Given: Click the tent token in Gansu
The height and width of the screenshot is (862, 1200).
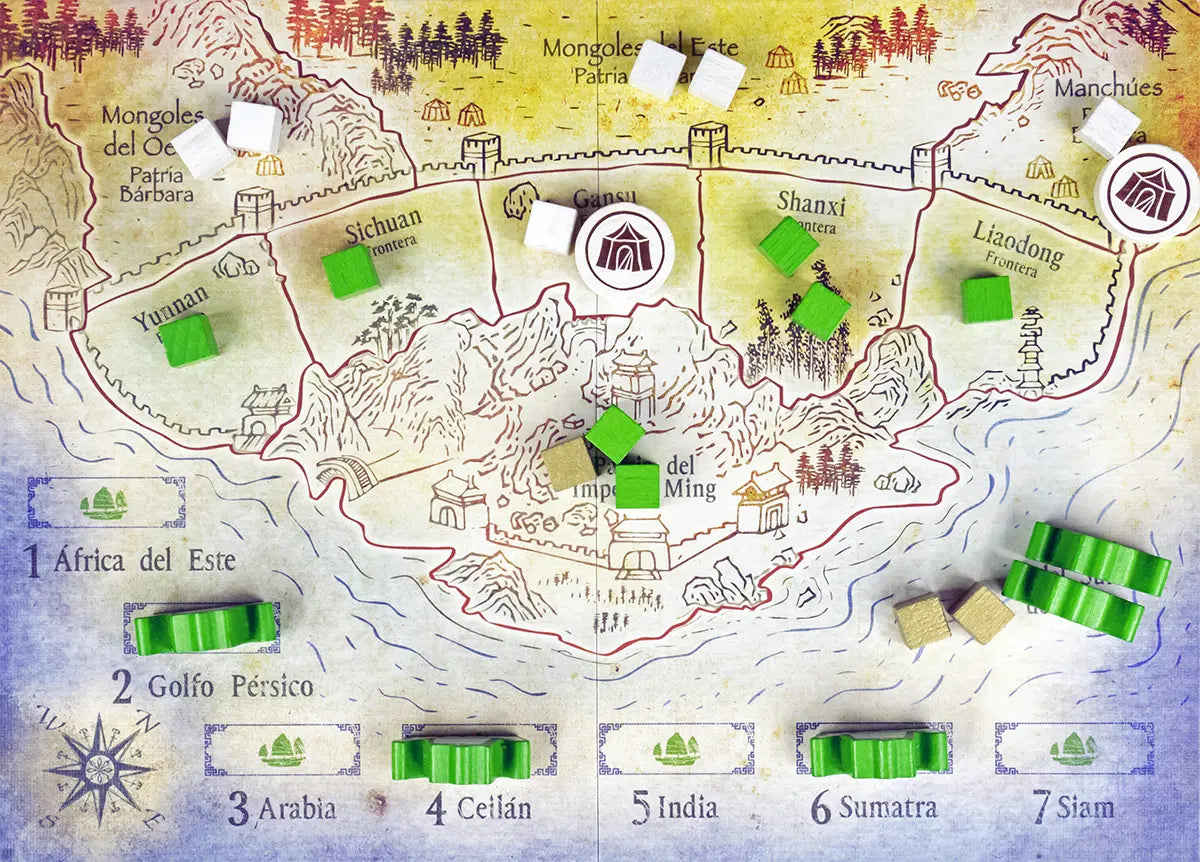Looking at the screenshot, I should click(626, 251).
